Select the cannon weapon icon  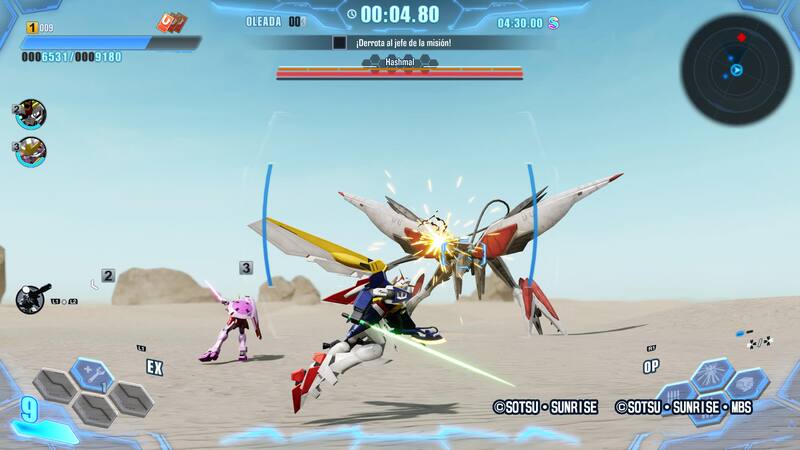point(30,296)
